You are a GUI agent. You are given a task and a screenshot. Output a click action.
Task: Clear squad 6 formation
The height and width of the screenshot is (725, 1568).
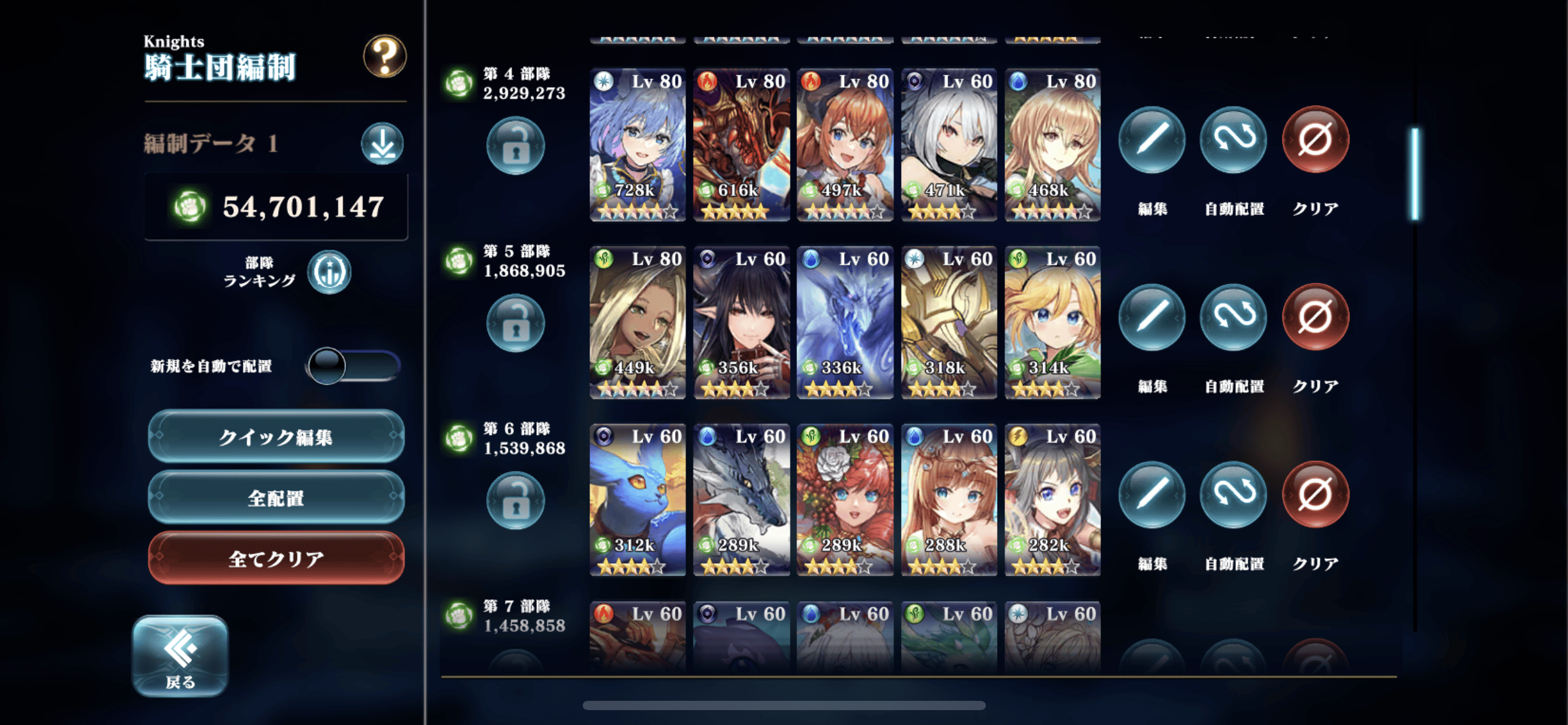pyautogui.click(x=1315, y=494)
